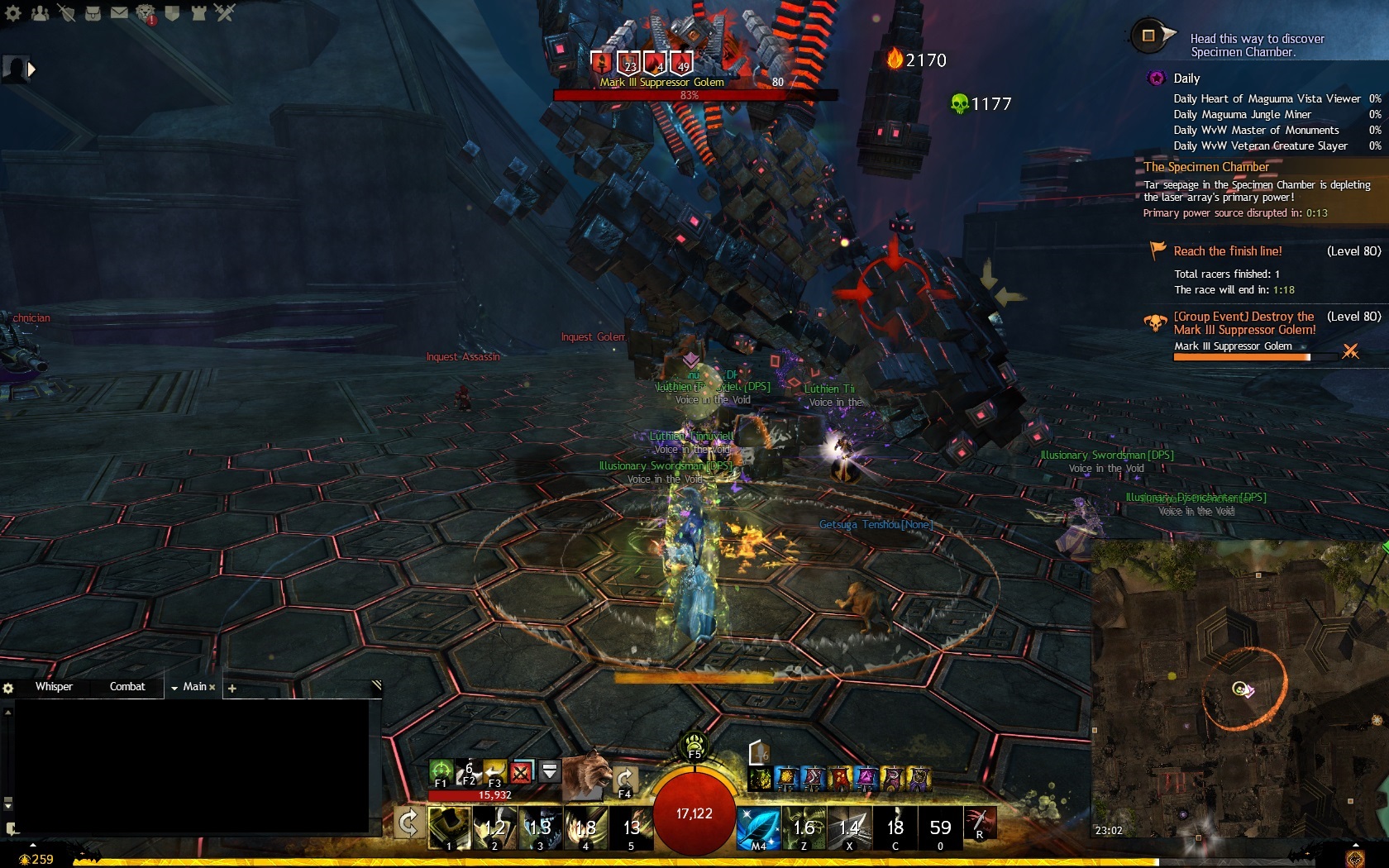Open the game menu gear icon

pyautogui.click(x=12, y=12)
